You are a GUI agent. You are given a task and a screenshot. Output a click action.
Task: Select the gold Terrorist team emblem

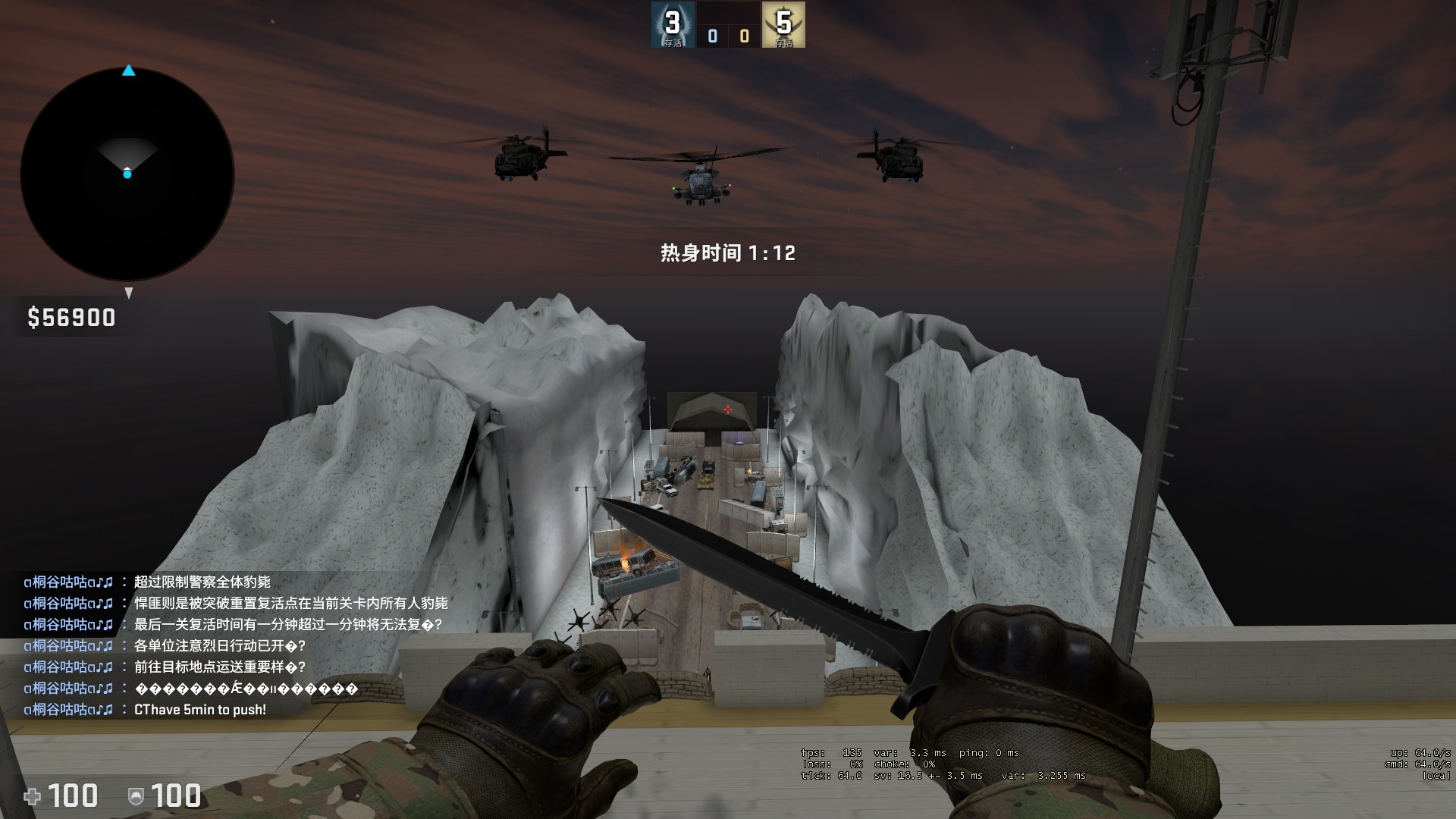click(783, 24)
